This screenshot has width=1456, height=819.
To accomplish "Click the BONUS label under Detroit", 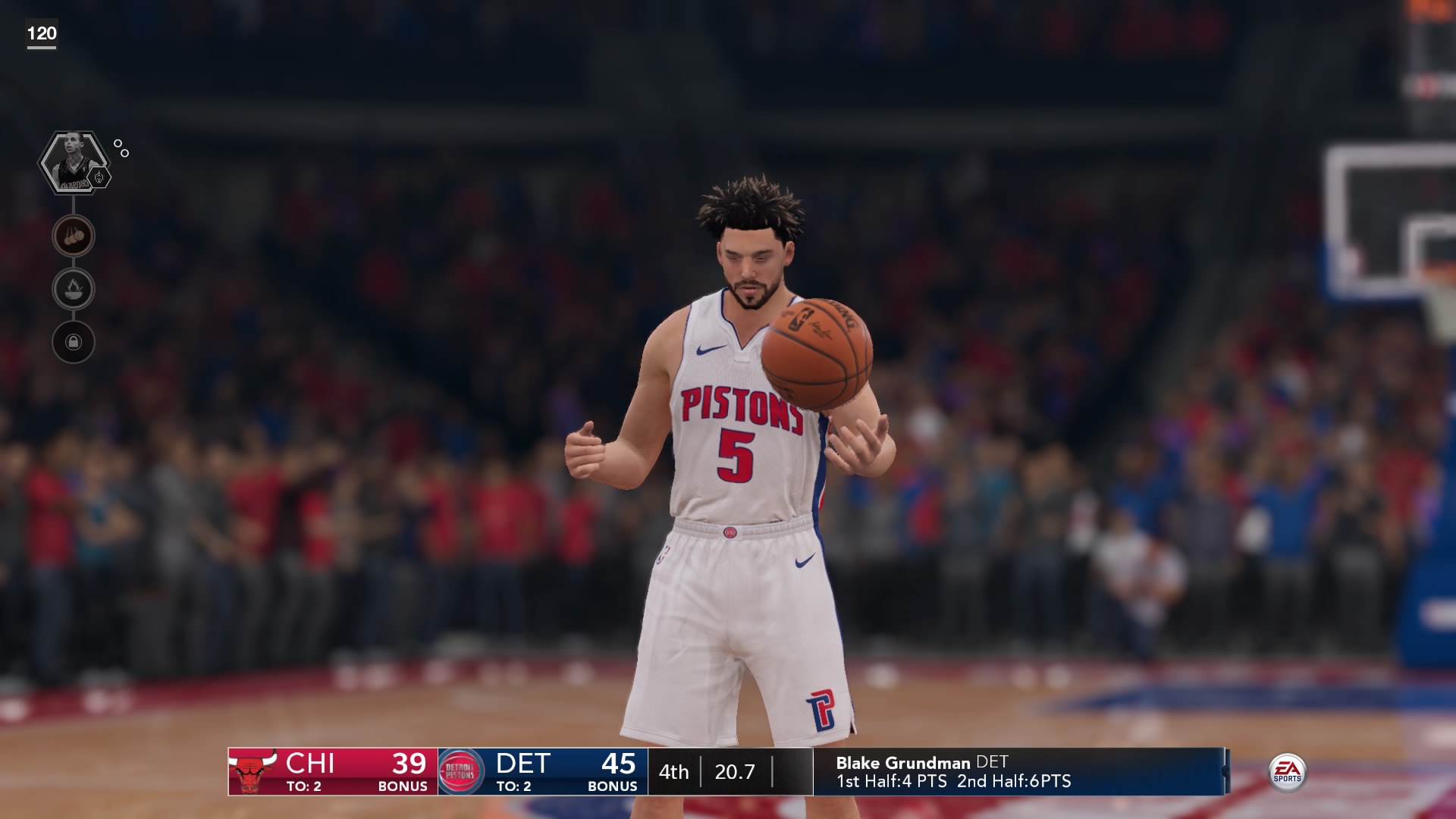I will click(x=615, y=788).
